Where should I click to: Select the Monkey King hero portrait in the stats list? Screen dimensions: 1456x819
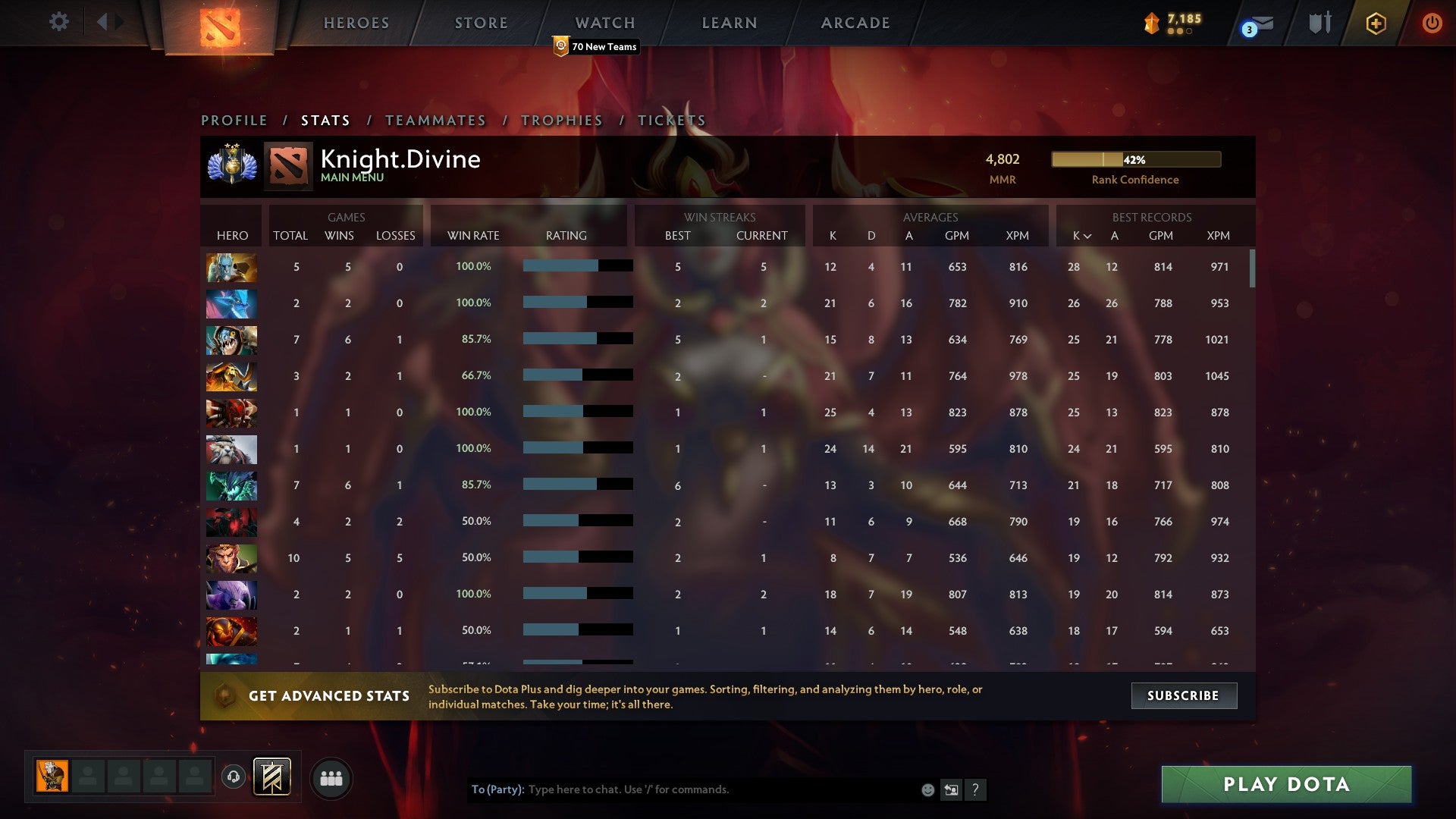[x=231, y=558]
